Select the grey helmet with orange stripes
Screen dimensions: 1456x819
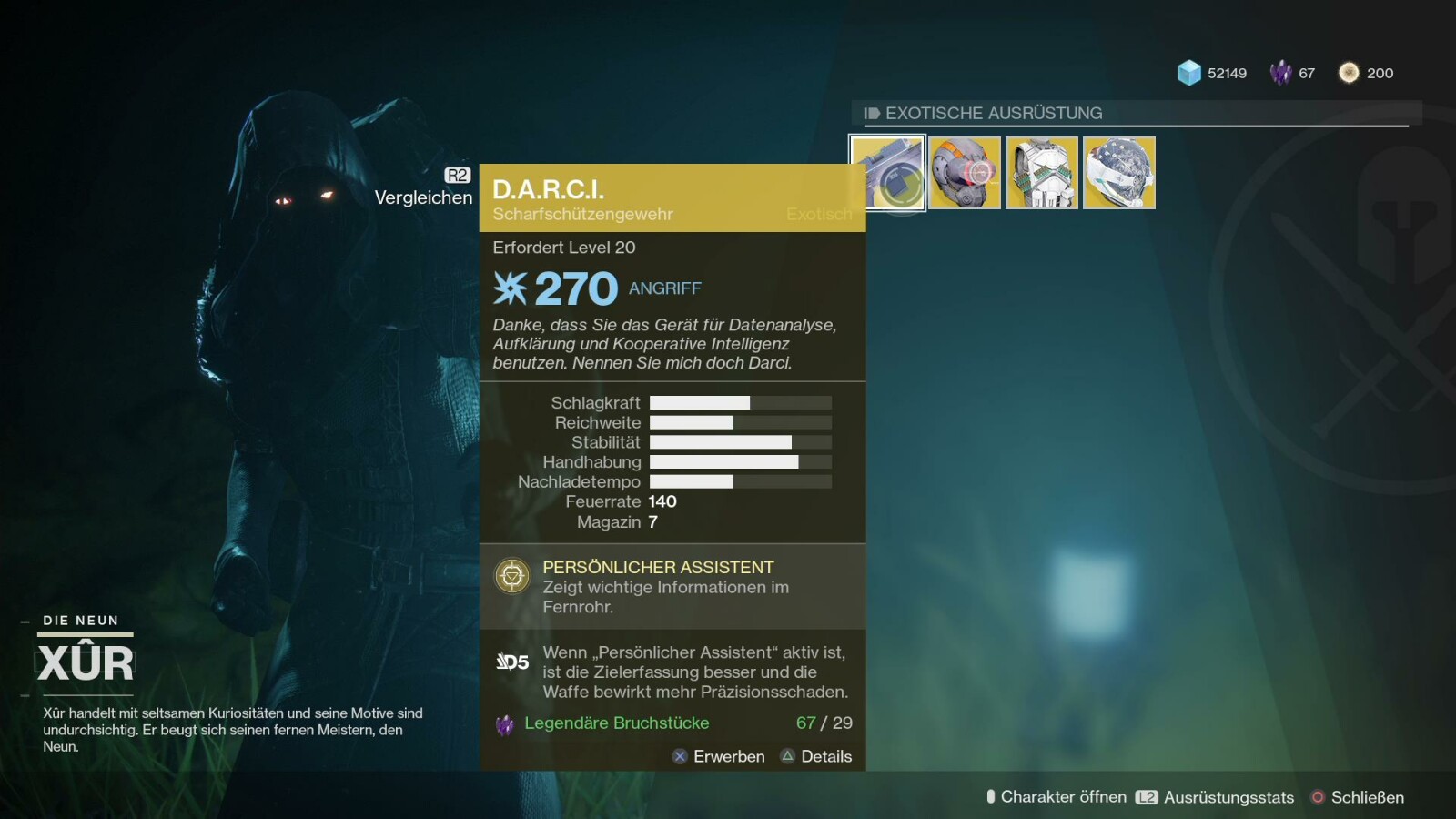pos(965,173)
